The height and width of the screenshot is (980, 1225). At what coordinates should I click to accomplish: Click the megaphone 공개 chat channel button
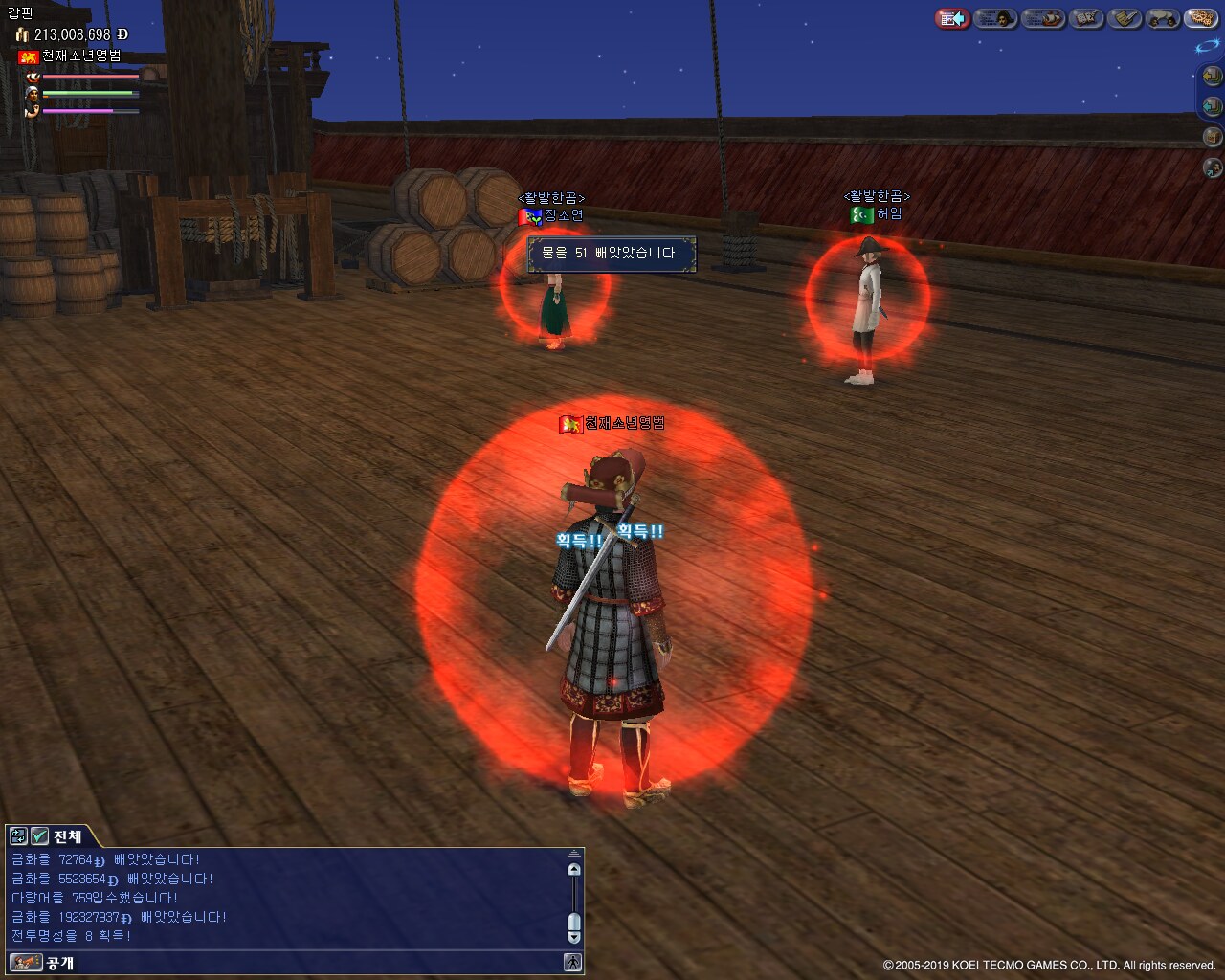click(26, 962)
